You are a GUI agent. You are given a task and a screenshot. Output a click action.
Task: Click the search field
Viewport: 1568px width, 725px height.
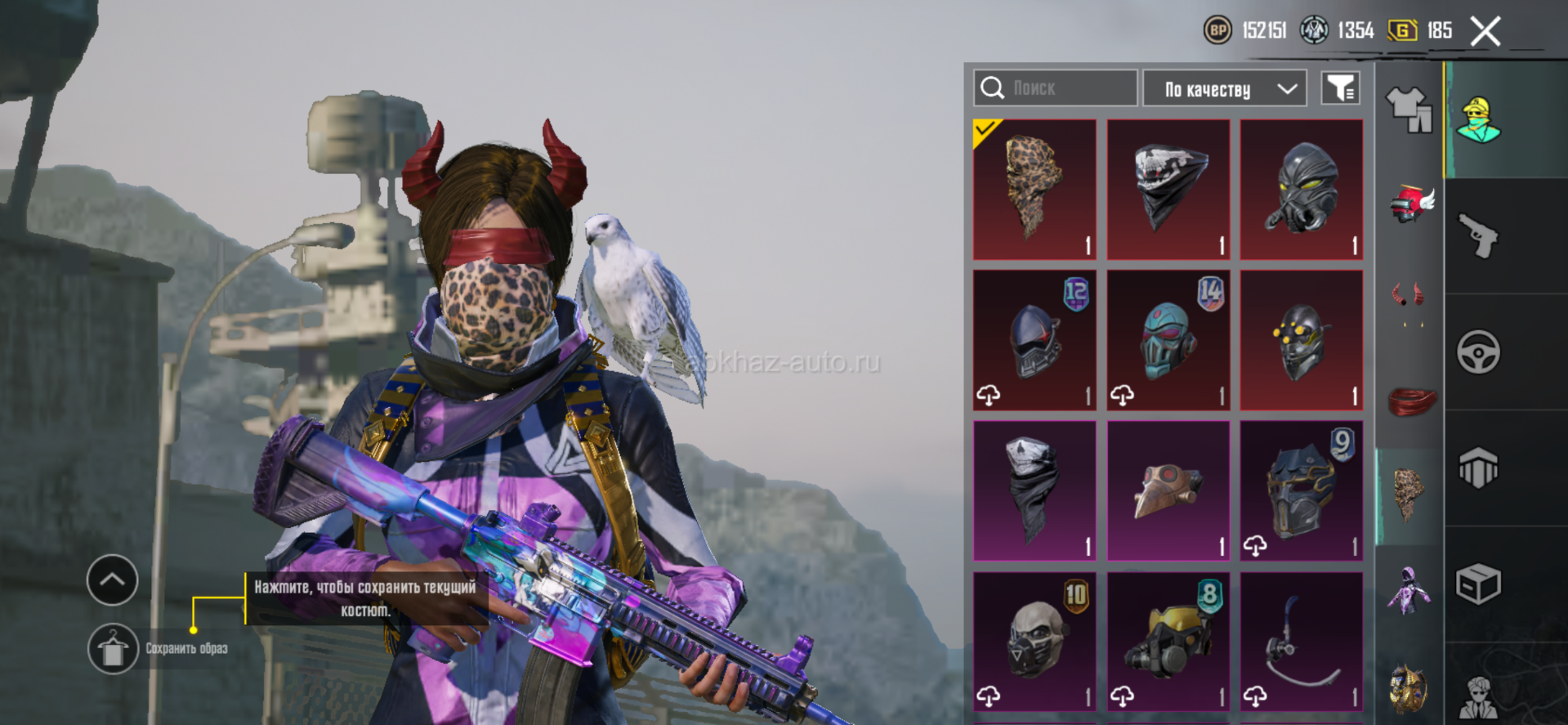point(1055,88)
